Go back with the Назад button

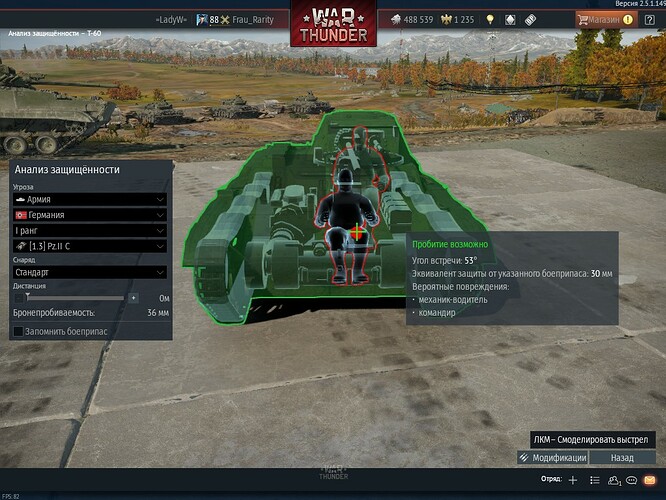(623, 457)
